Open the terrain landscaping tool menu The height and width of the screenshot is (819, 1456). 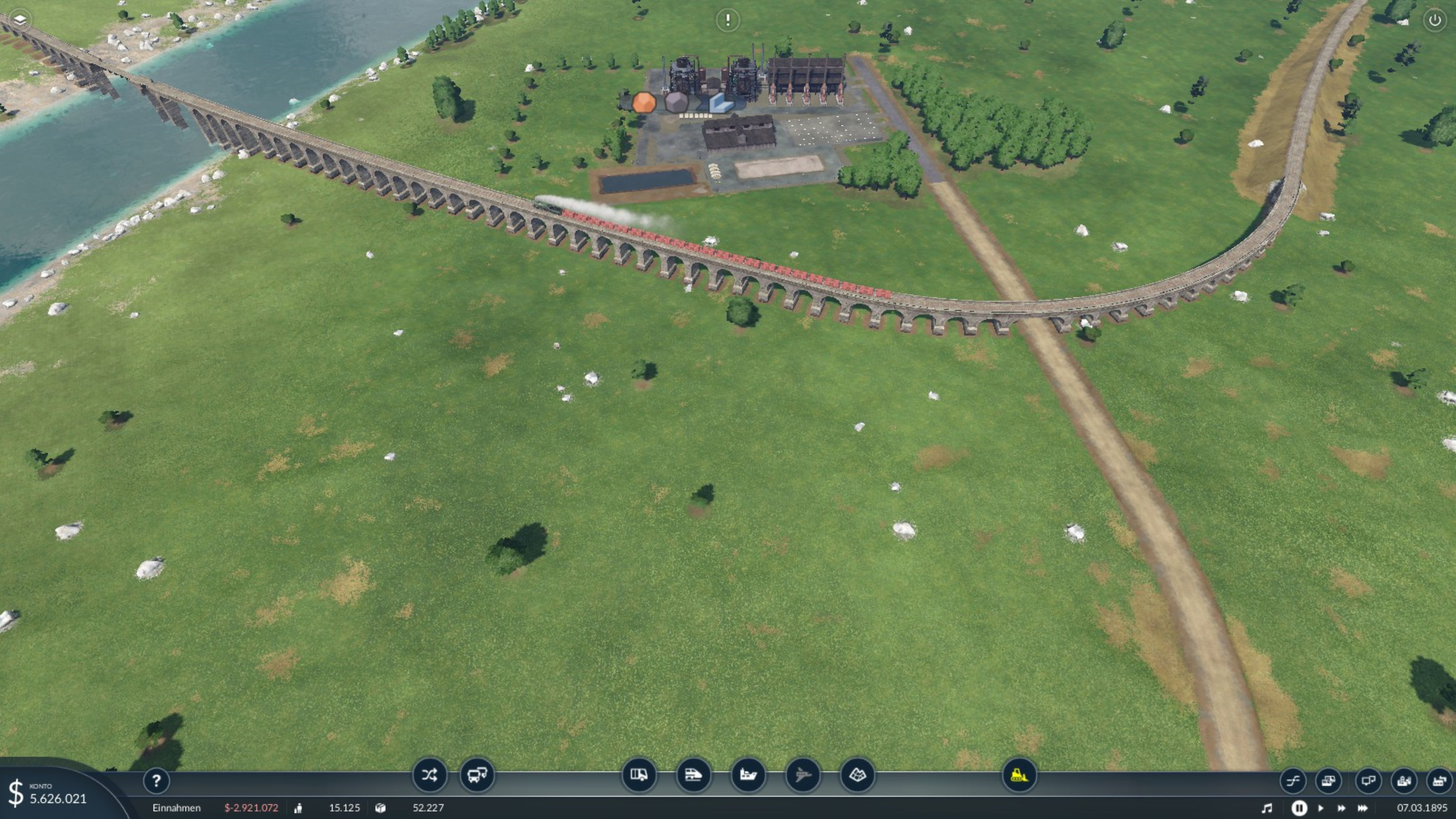[x=857, y=775]
